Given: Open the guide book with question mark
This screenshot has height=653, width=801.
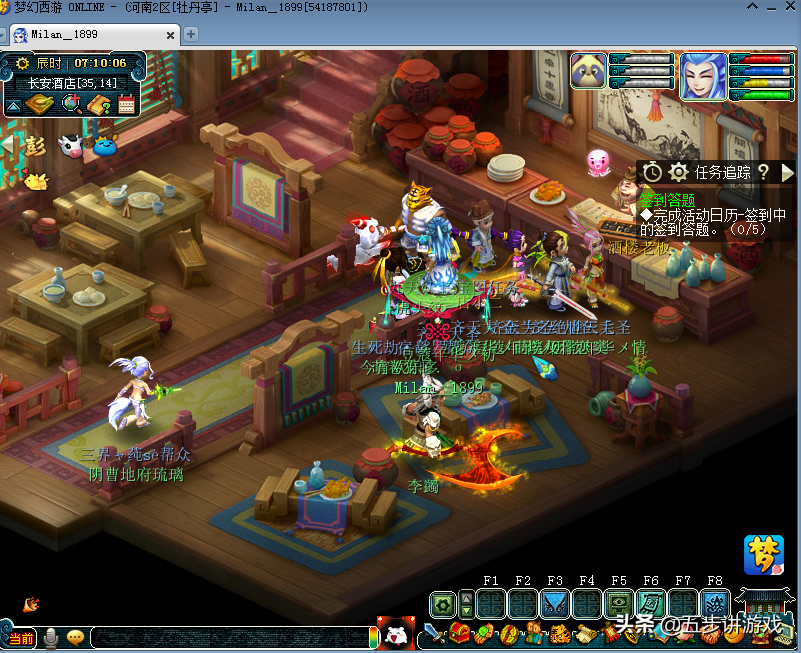Looking at the screenshot, I should 99,103.
